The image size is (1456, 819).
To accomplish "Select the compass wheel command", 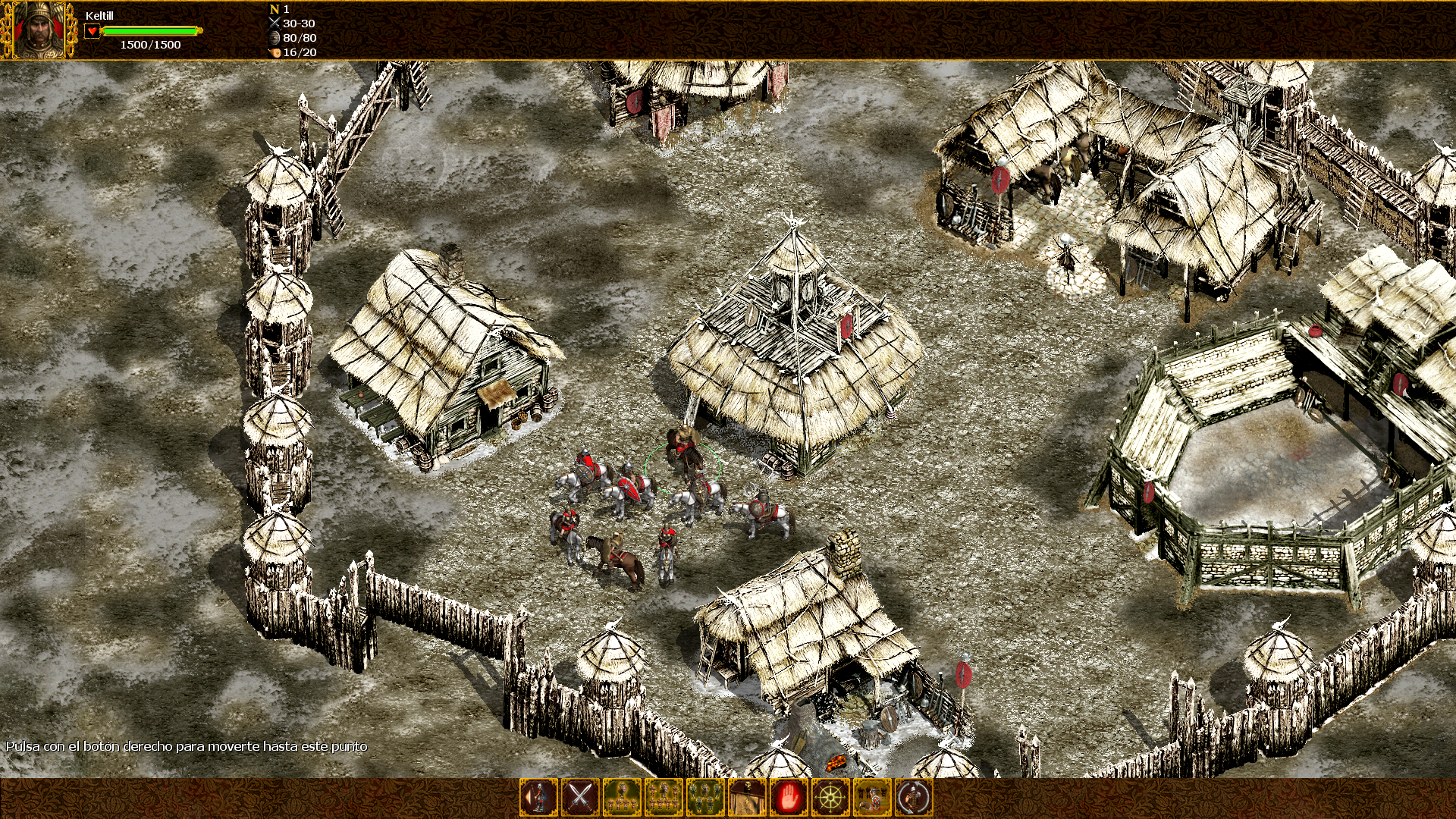I will [x=830, y=797].
